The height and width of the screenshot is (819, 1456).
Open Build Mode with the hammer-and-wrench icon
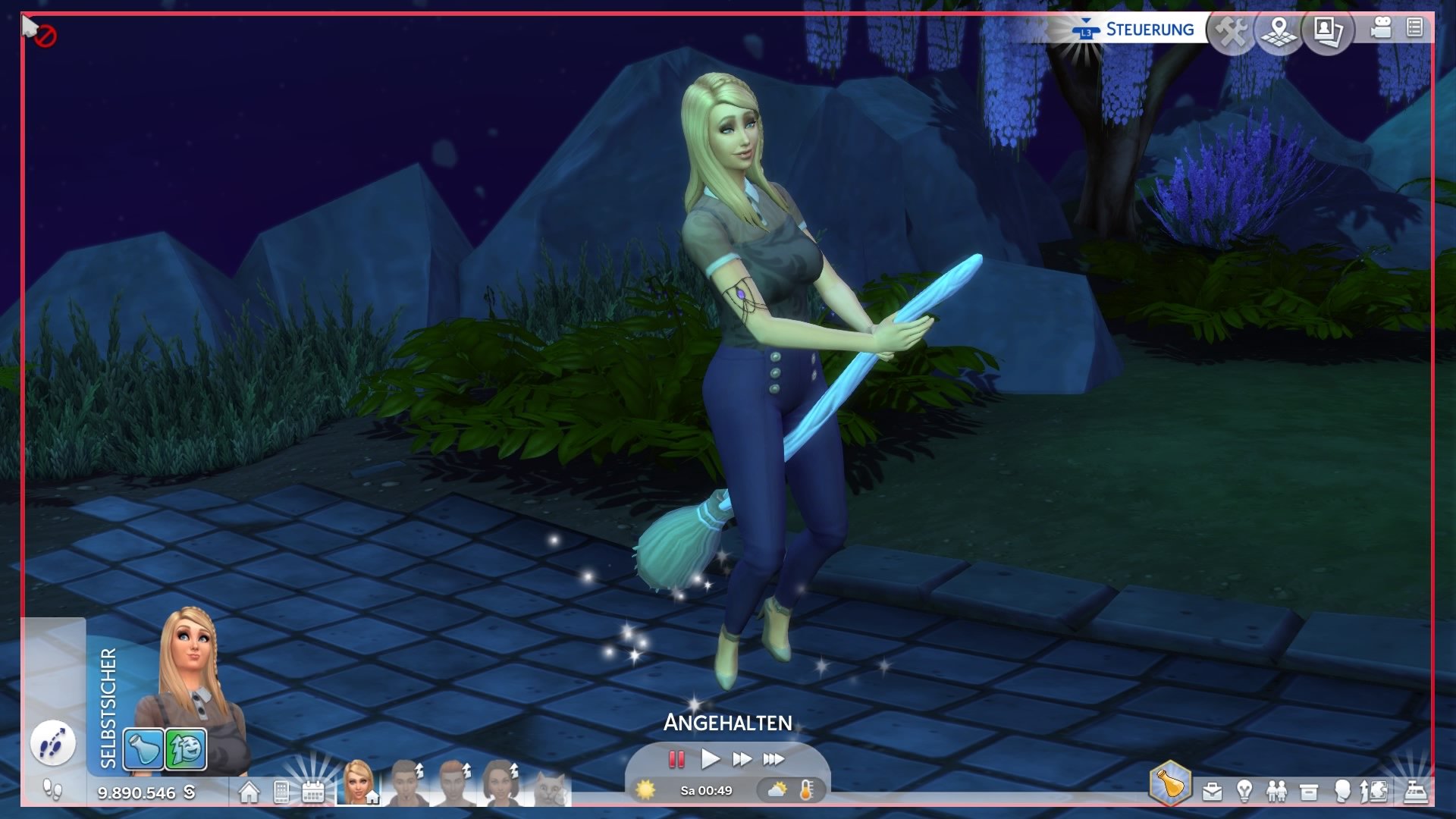pyautogui.click(x=1232, y=32)
